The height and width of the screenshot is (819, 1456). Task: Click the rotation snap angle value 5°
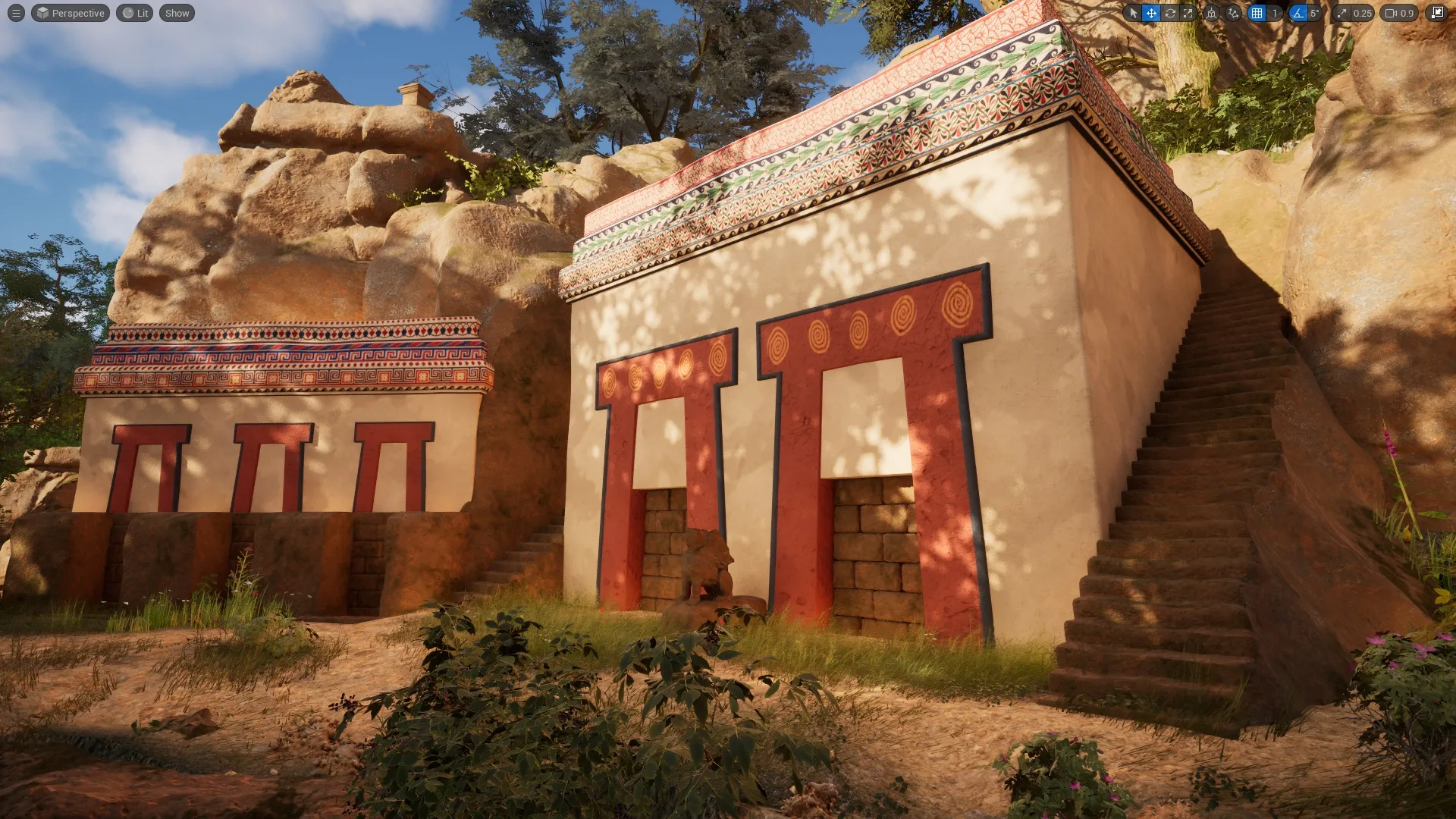pos(1313,13)
